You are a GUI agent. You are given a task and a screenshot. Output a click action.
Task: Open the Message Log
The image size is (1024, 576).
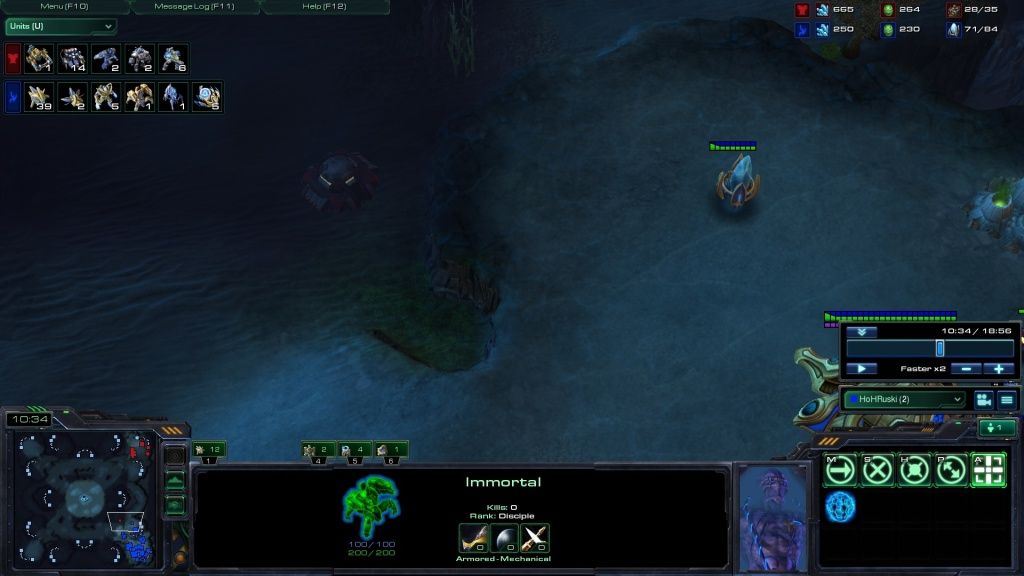tap(194, 6)
